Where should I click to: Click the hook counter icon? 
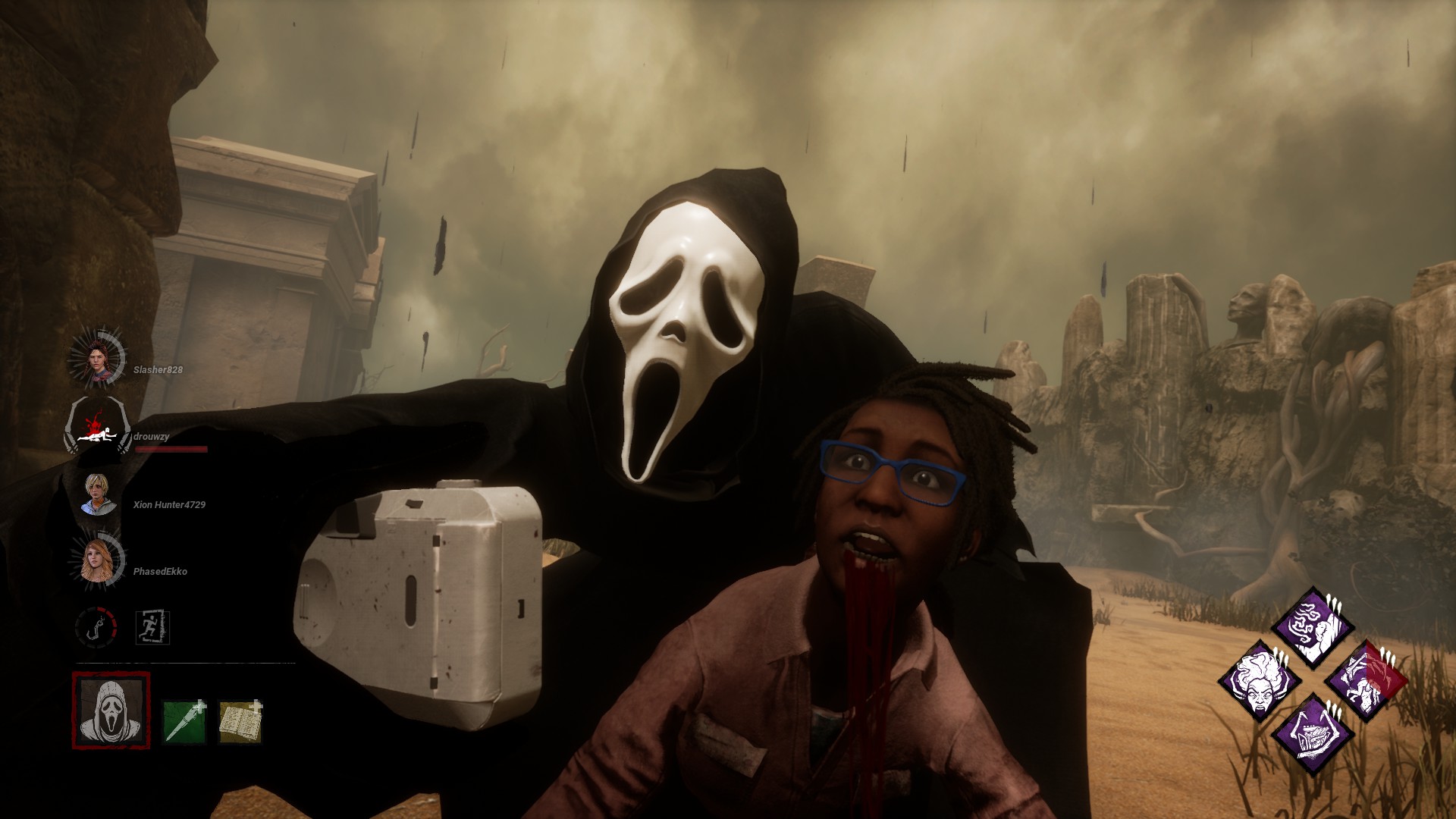[x=96, y=627]
